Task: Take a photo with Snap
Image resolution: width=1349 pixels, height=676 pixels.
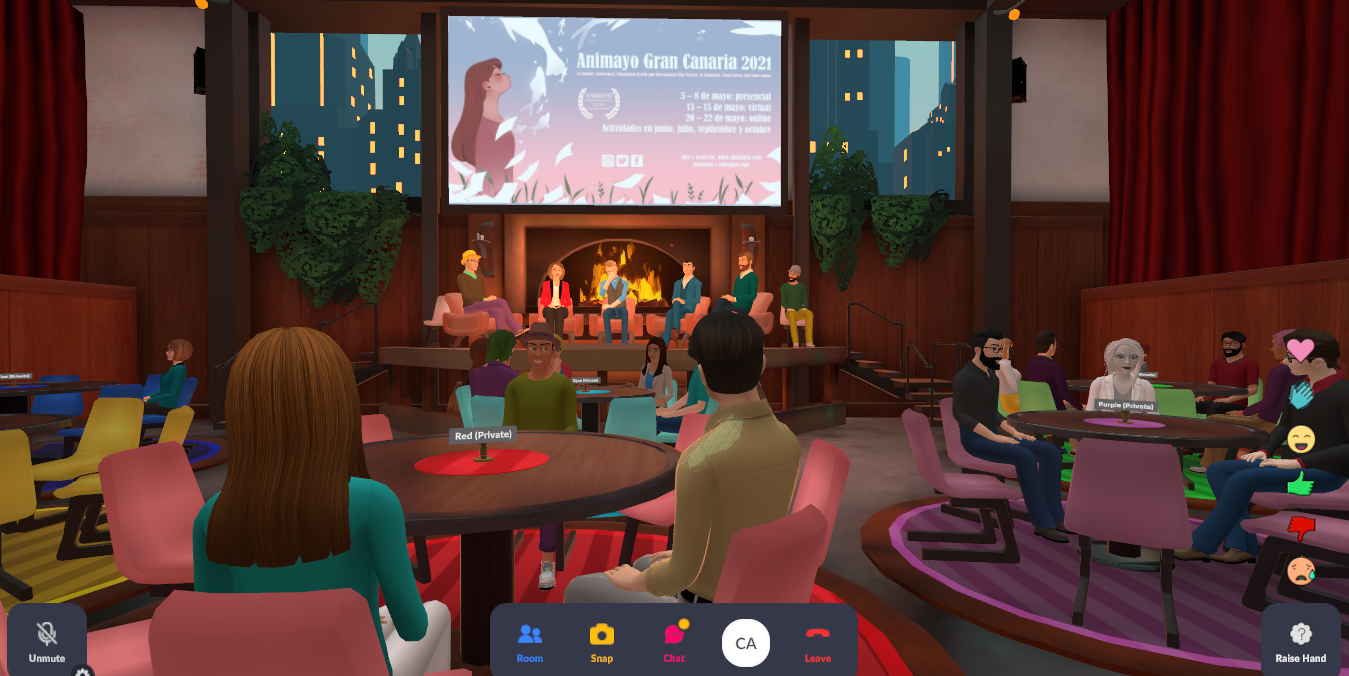Action: 601,641
